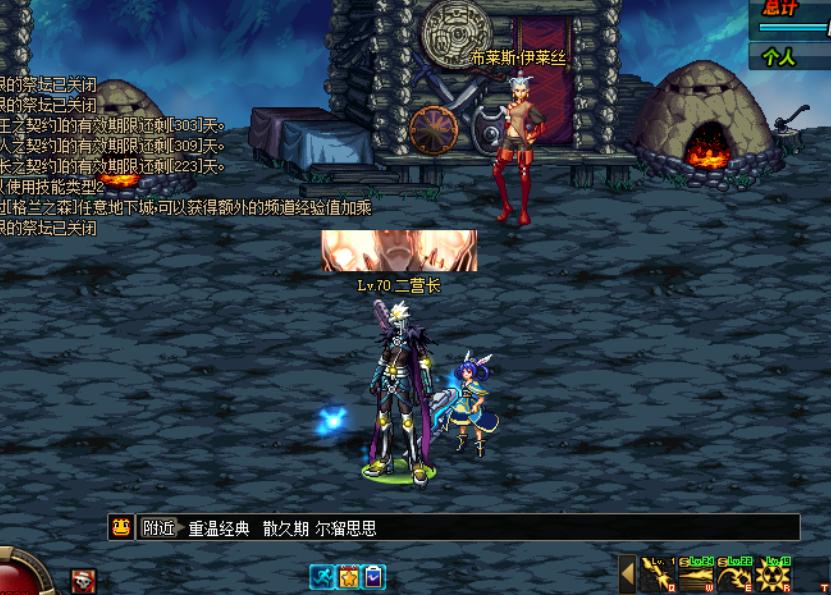The height and width of the screenshot is (595, 831).
Task: Click the red skull icon
Action: [x=83, y=580]
